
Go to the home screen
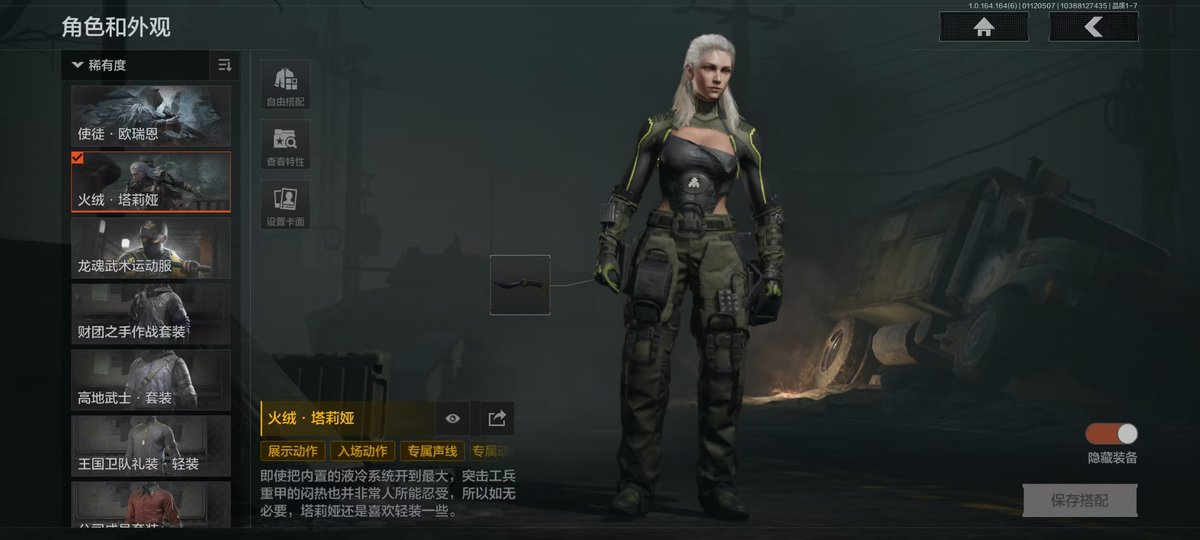[x=984, y=27]
